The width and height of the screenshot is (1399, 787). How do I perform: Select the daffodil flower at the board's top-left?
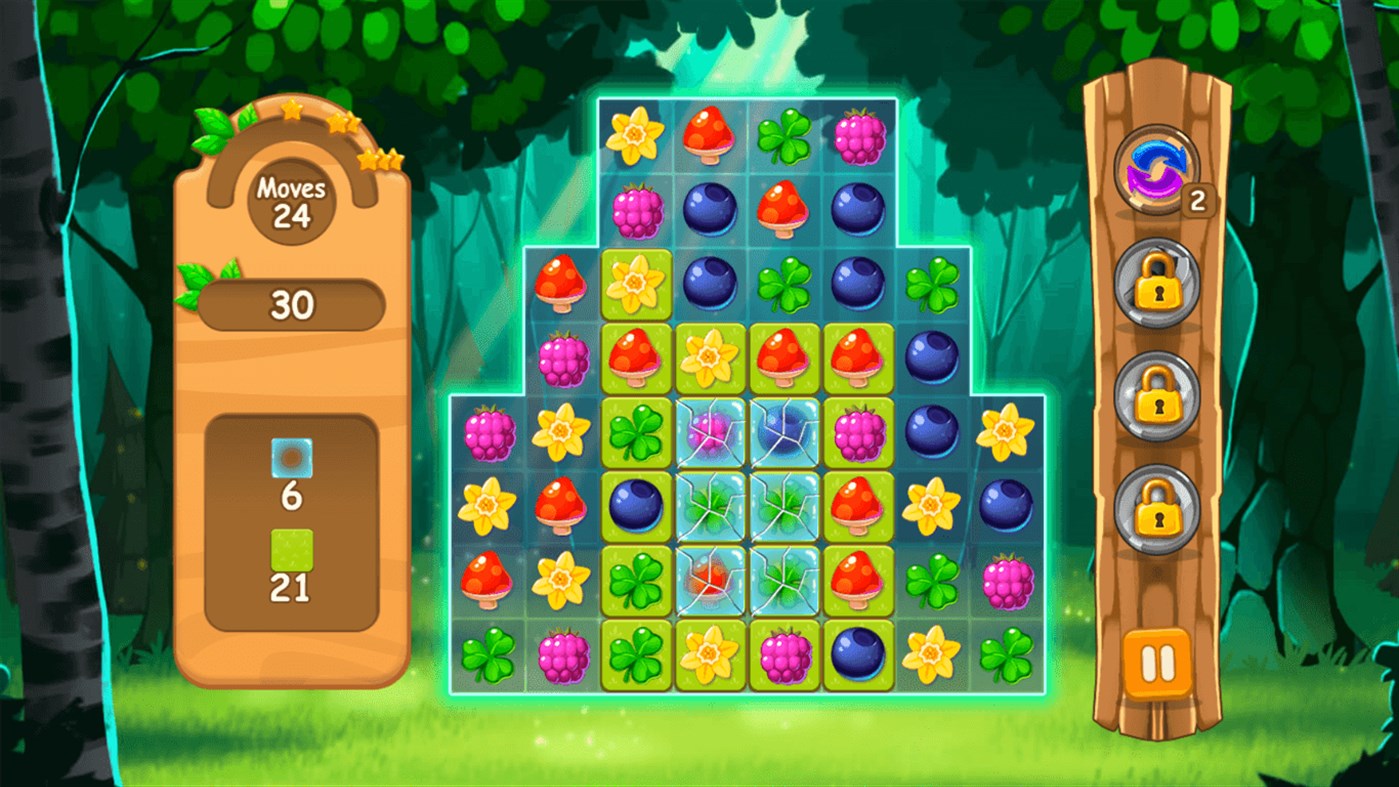(632, 135)
